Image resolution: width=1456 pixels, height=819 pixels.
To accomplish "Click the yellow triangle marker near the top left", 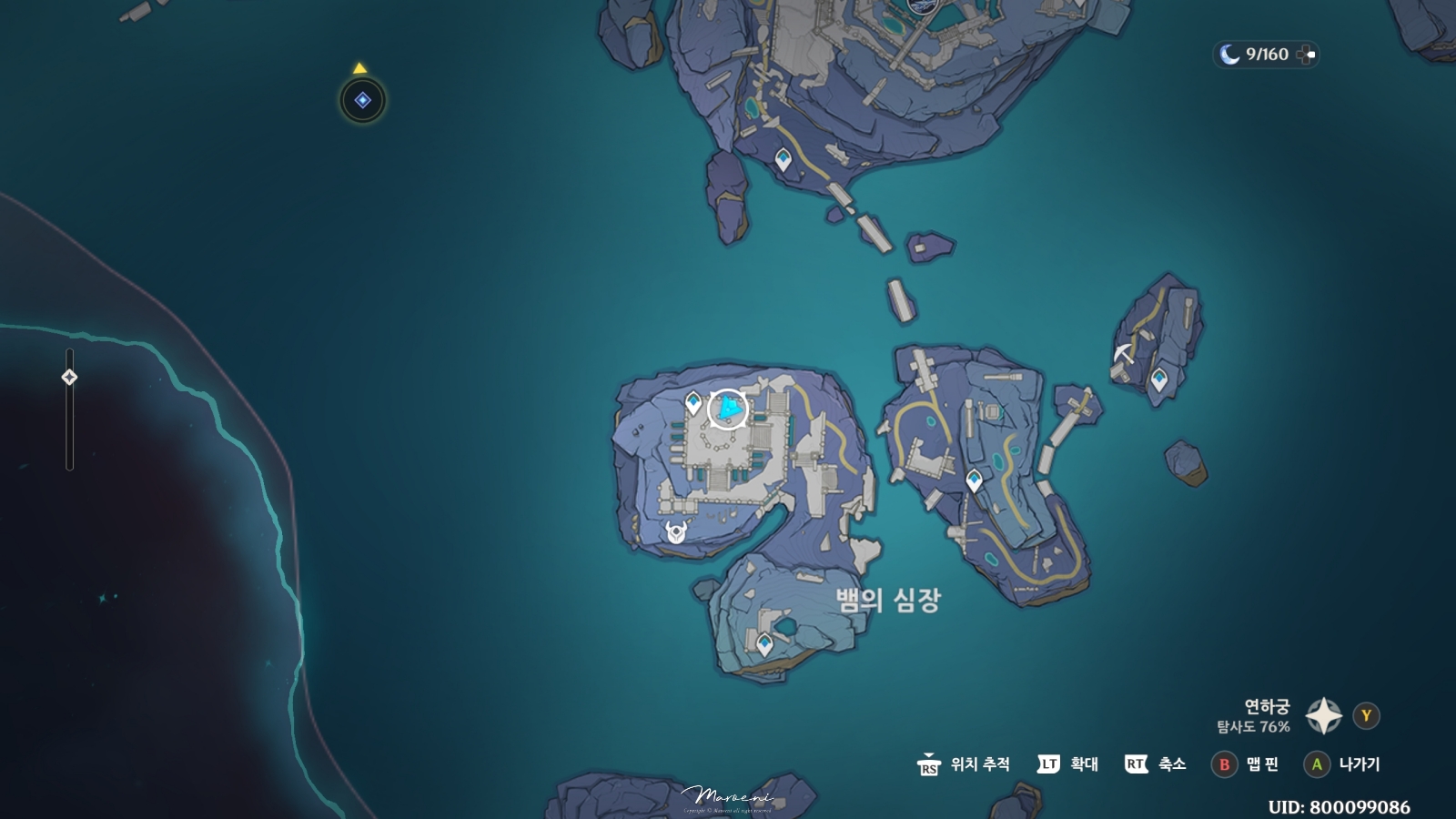I will [359, 67].
